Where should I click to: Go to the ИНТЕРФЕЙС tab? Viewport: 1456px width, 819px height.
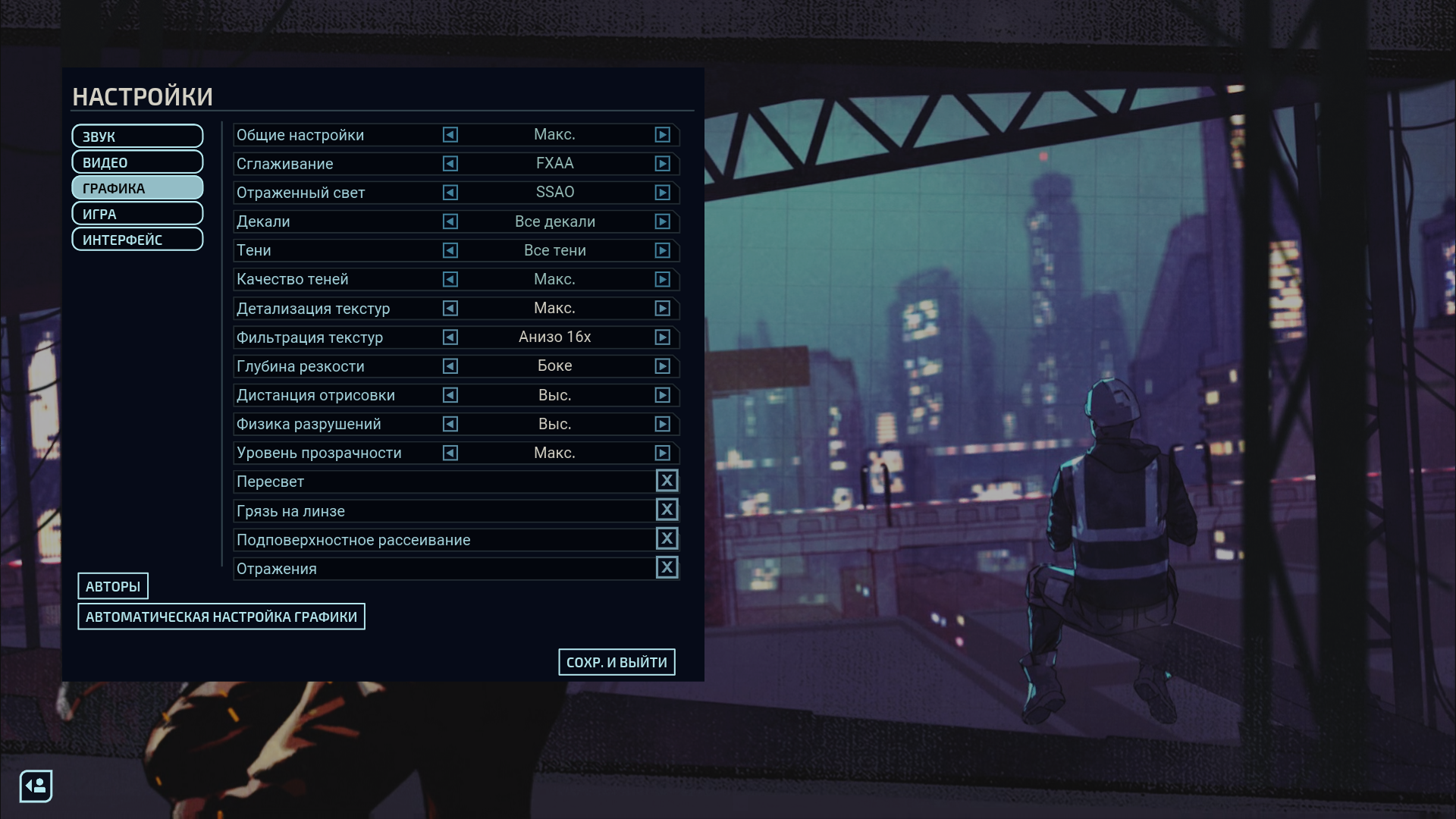coord(137,240)
